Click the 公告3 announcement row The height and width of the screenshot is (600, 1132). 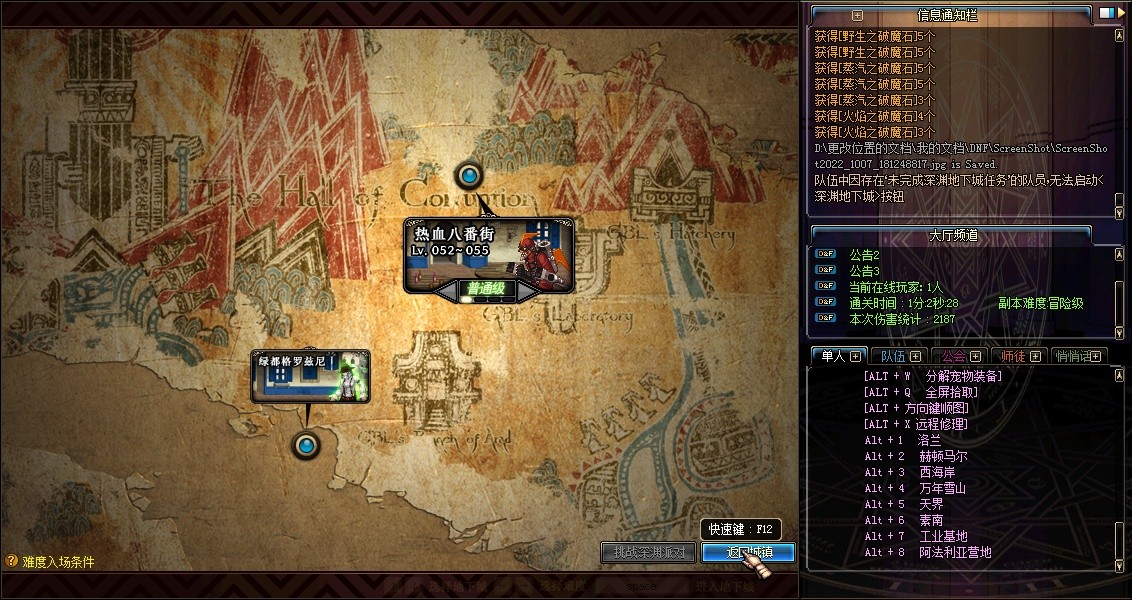864,271
